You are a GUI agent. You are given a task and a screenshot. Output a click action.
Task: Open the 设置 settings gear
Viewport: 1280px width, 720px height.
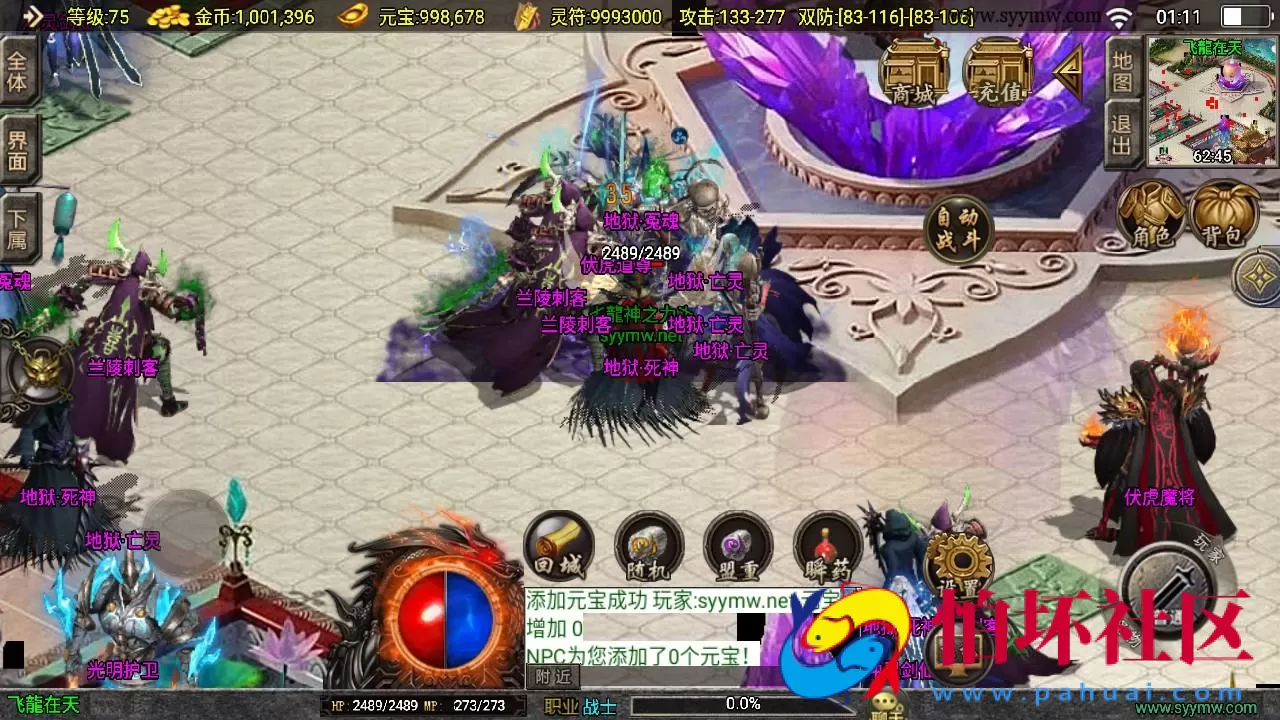click(957, 561)
